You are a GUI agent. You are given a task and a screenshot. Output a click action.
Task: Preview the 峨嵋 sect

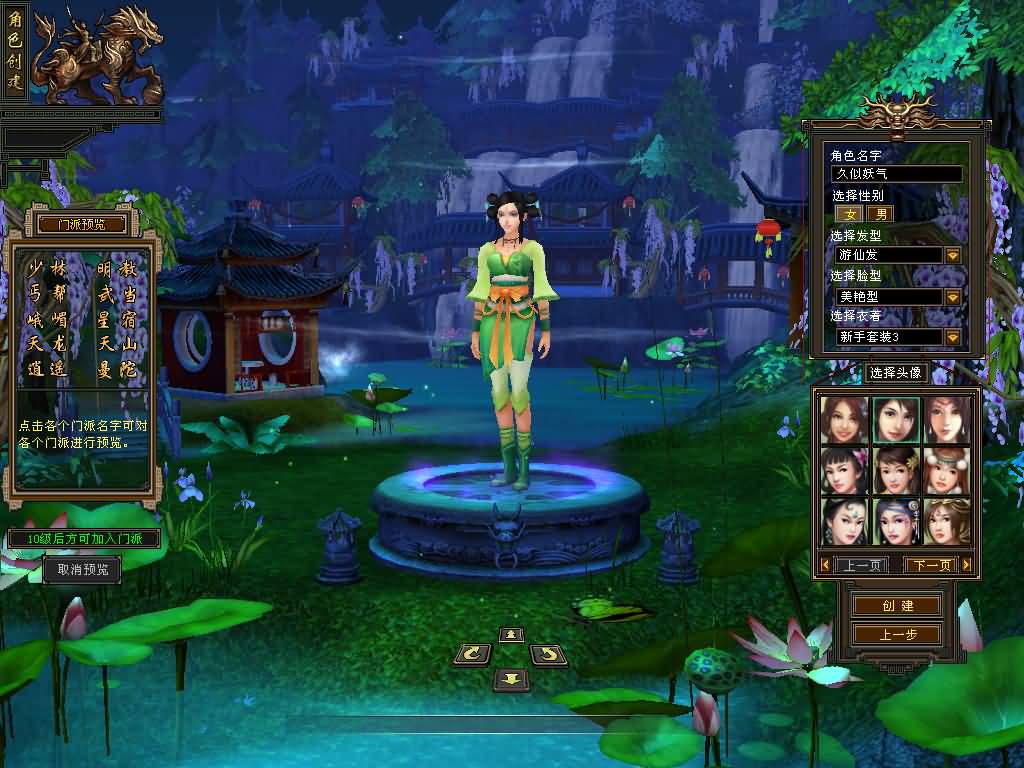[47, 320]
